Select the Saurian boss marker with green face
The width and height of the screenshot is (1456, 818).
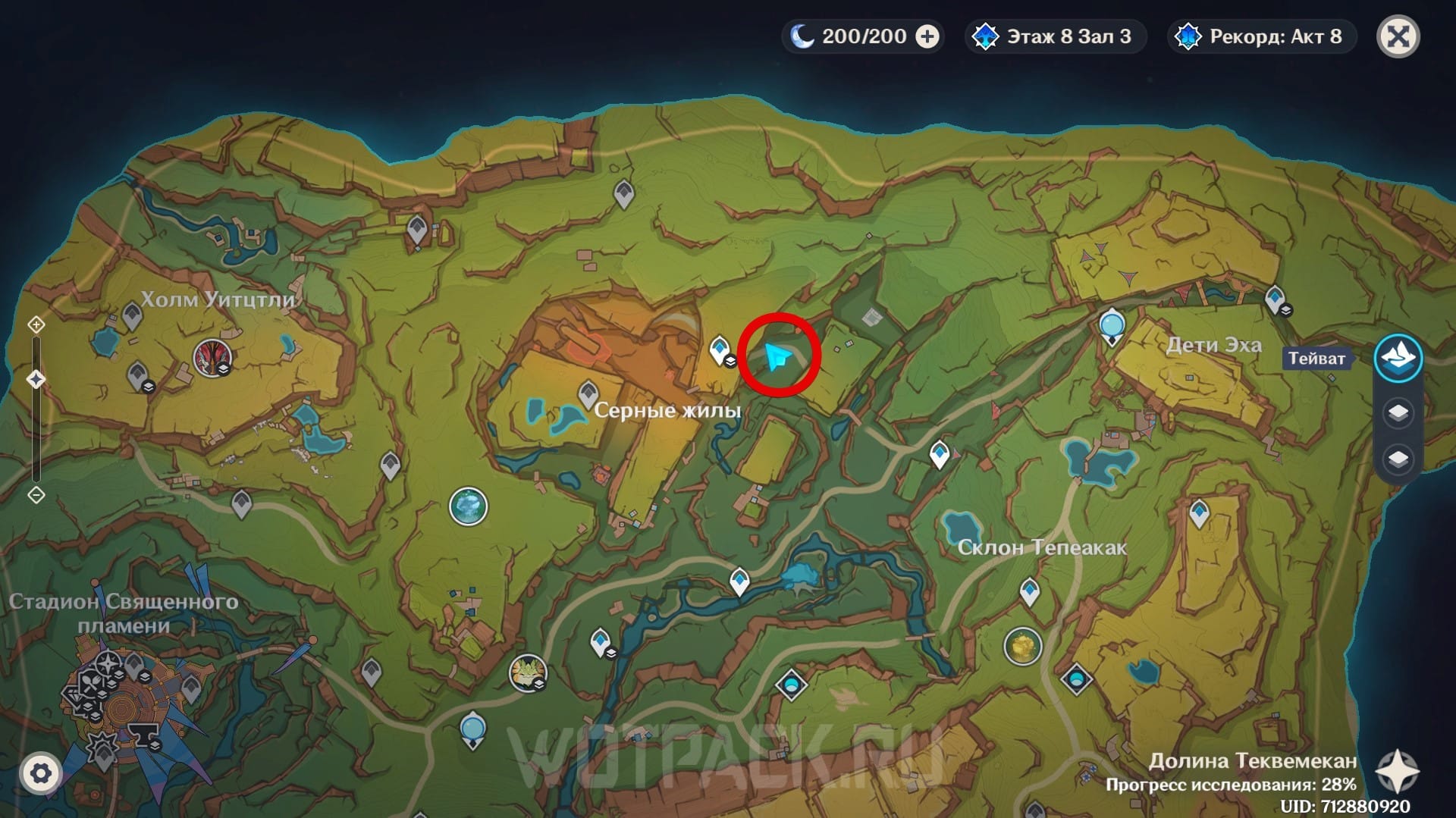(527, 672)
